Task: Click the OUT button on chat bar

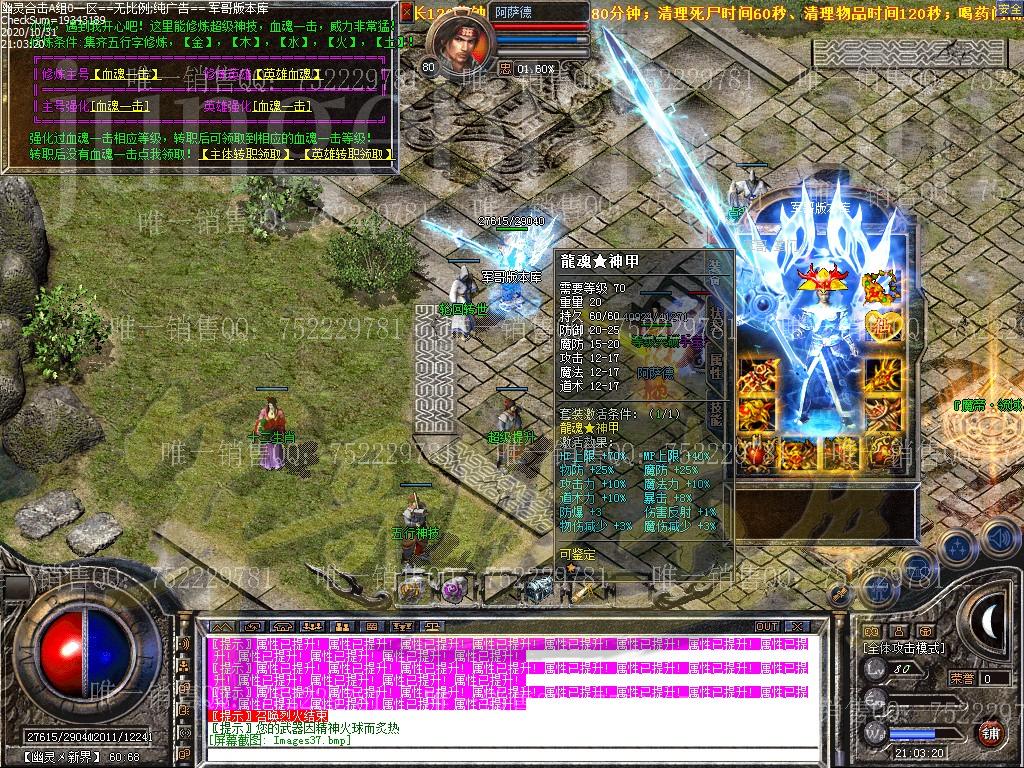Action: tap(766, 626)
